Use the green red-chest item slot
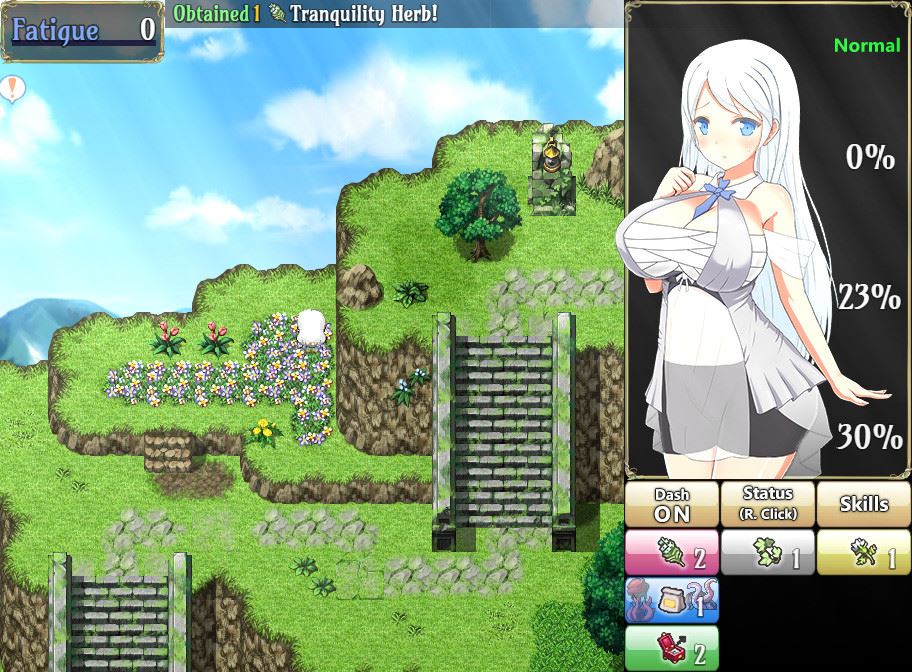 (672, 648)
